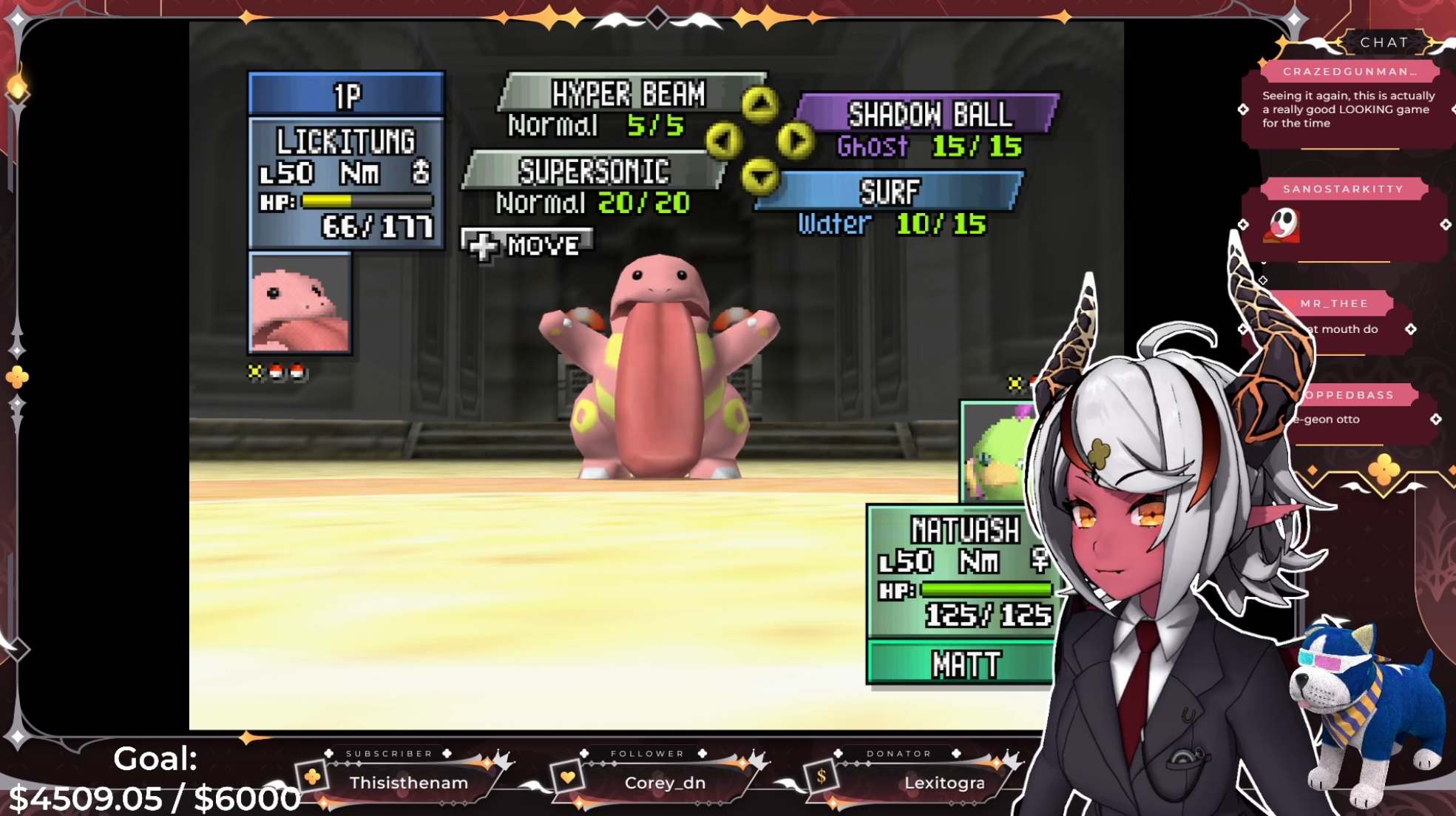Click the latest subscriber name Thisisthenam
Screen dimensions: 1456x816
click(x=408, y=783)
